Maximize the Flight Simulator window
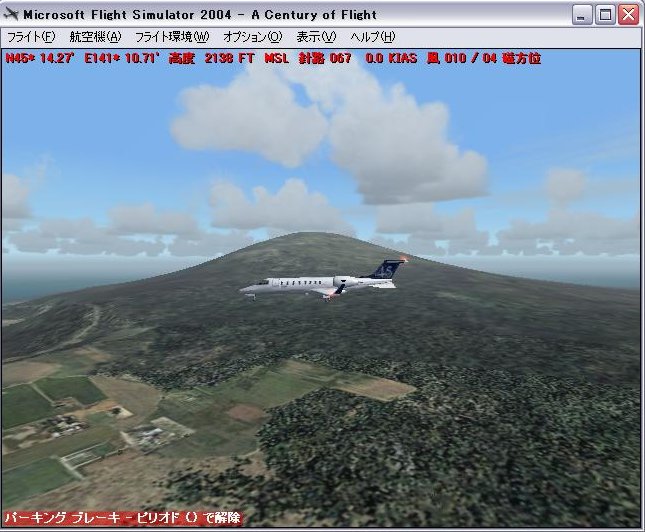This screenshot has width=645, height=532. coord(606,14)
